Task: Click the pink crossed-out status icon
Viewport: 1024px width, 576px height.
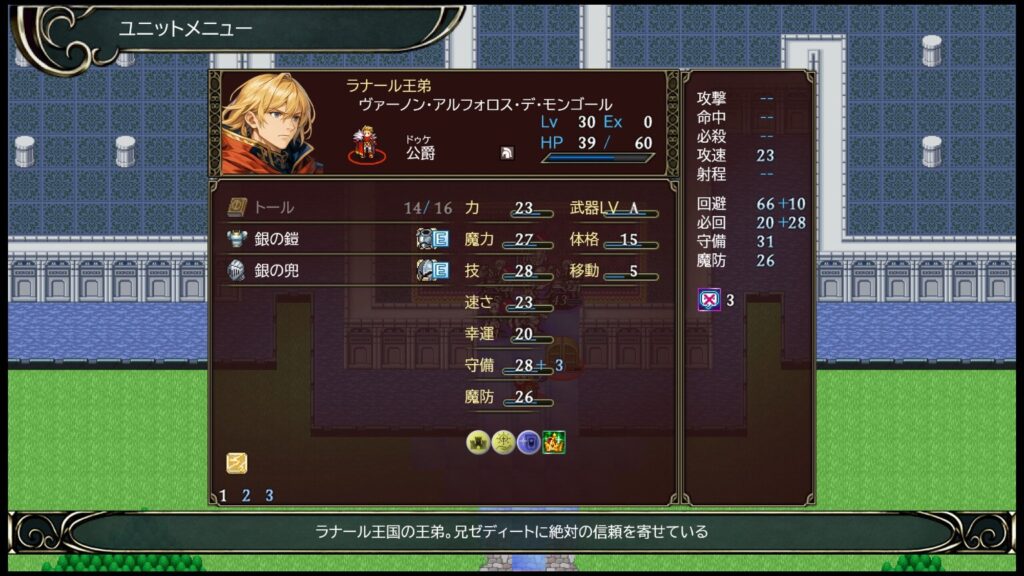Action: [x=709, y=299]
